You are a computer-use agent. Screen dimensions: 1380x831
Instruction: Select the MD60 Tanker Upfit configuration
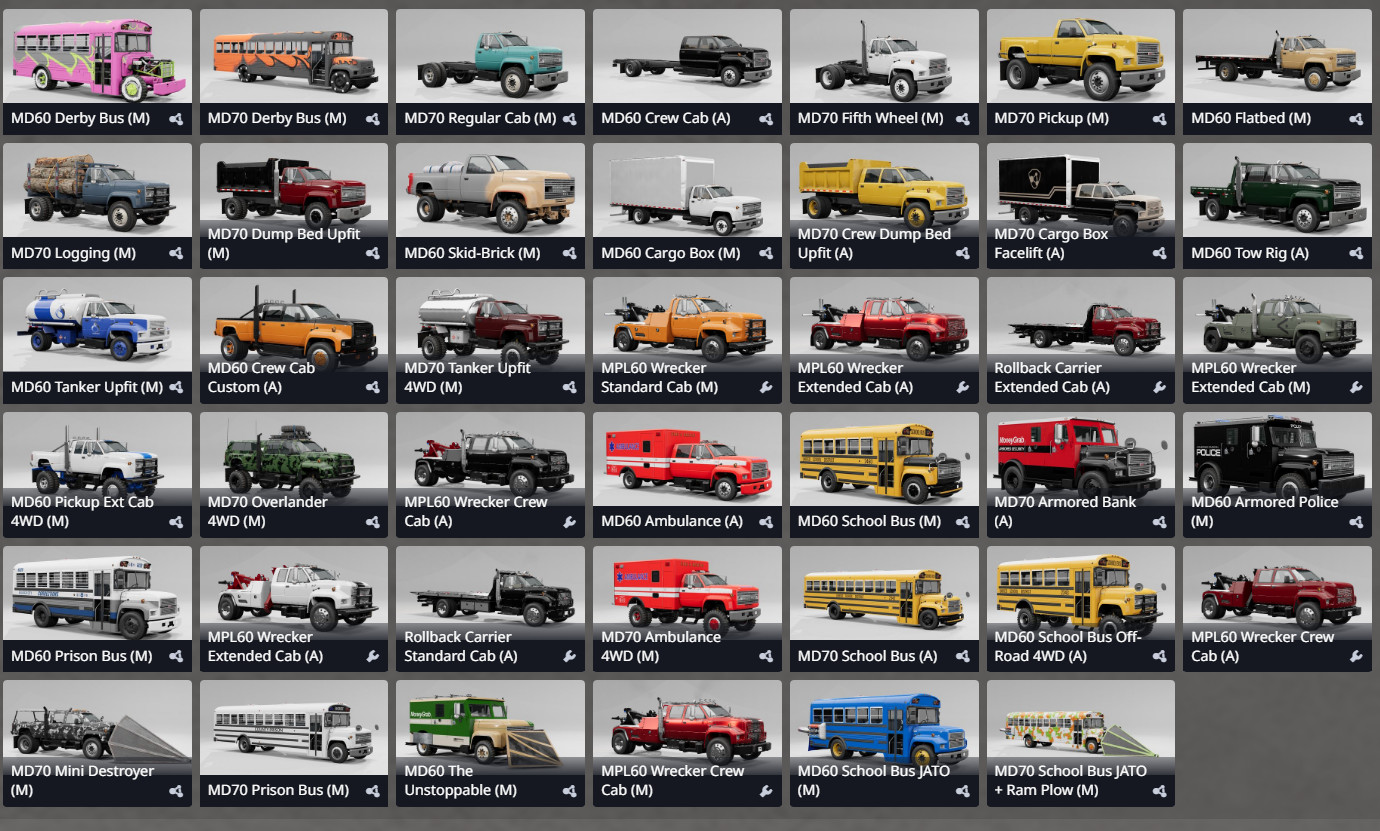tap(97, 325)
